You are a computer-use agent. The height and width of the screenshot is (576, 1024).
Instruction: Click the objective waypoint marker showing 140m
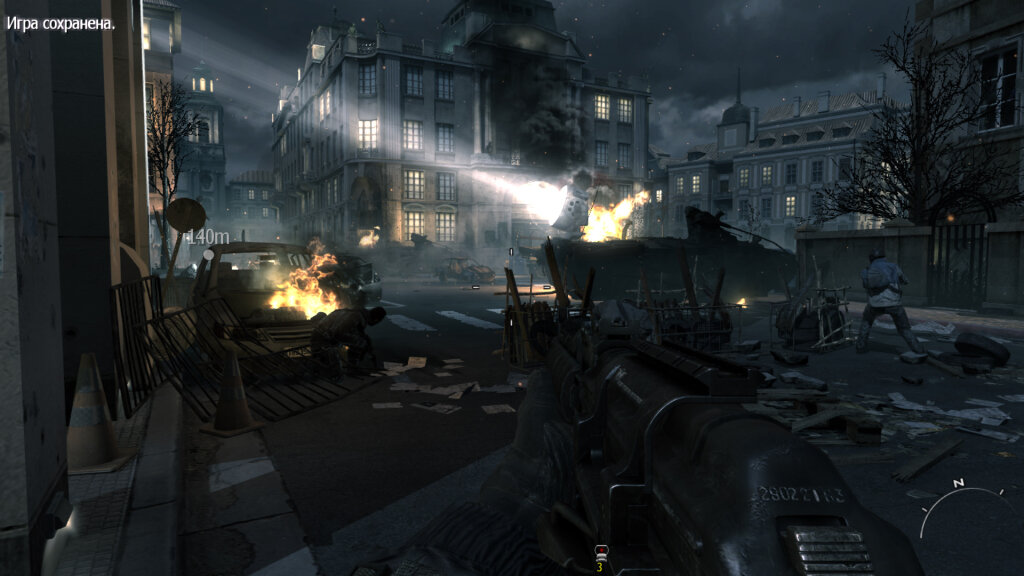click(x=206, y=238)
